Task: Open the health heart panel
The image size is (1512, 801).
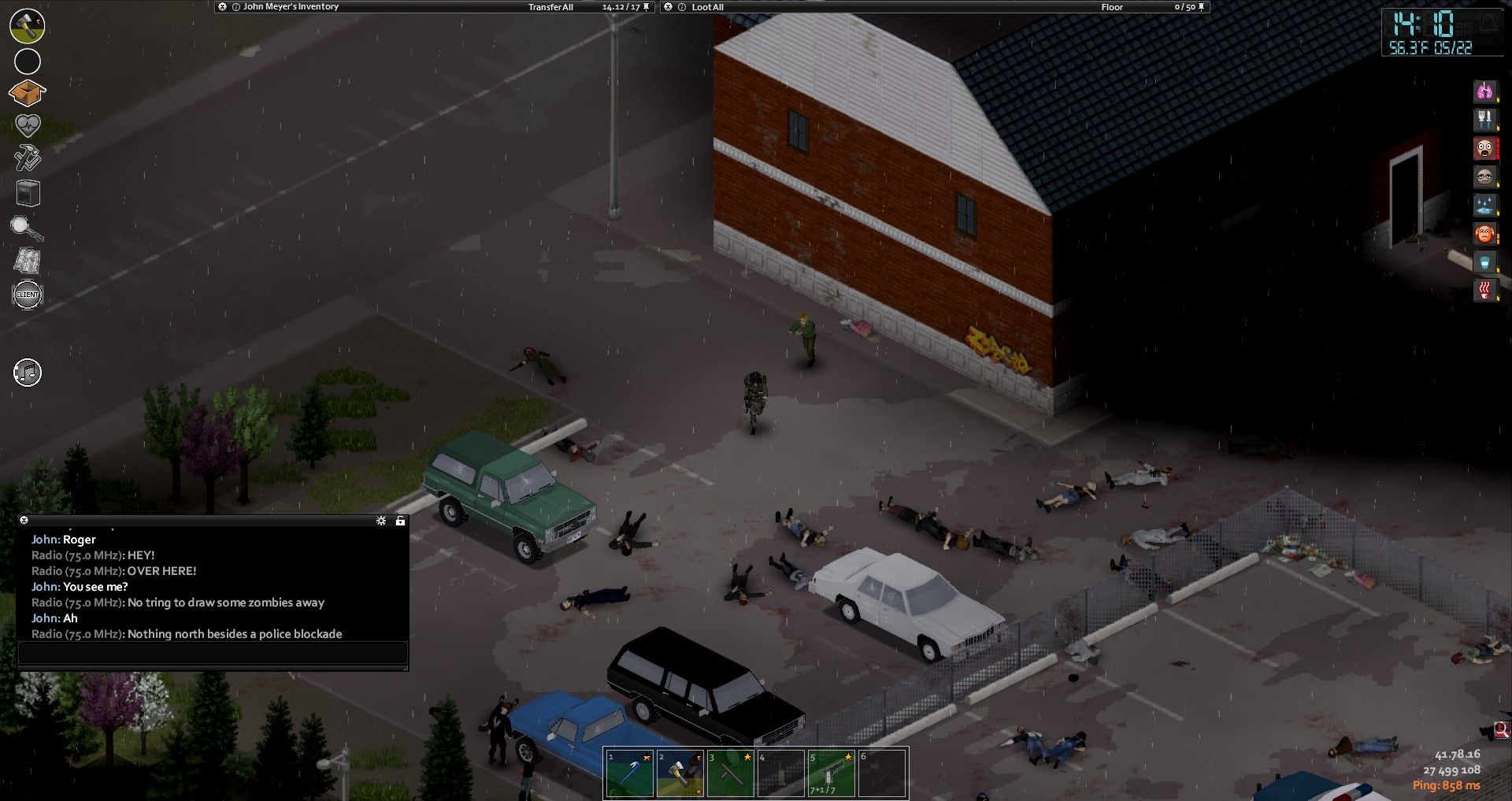Action: [28, 125]
